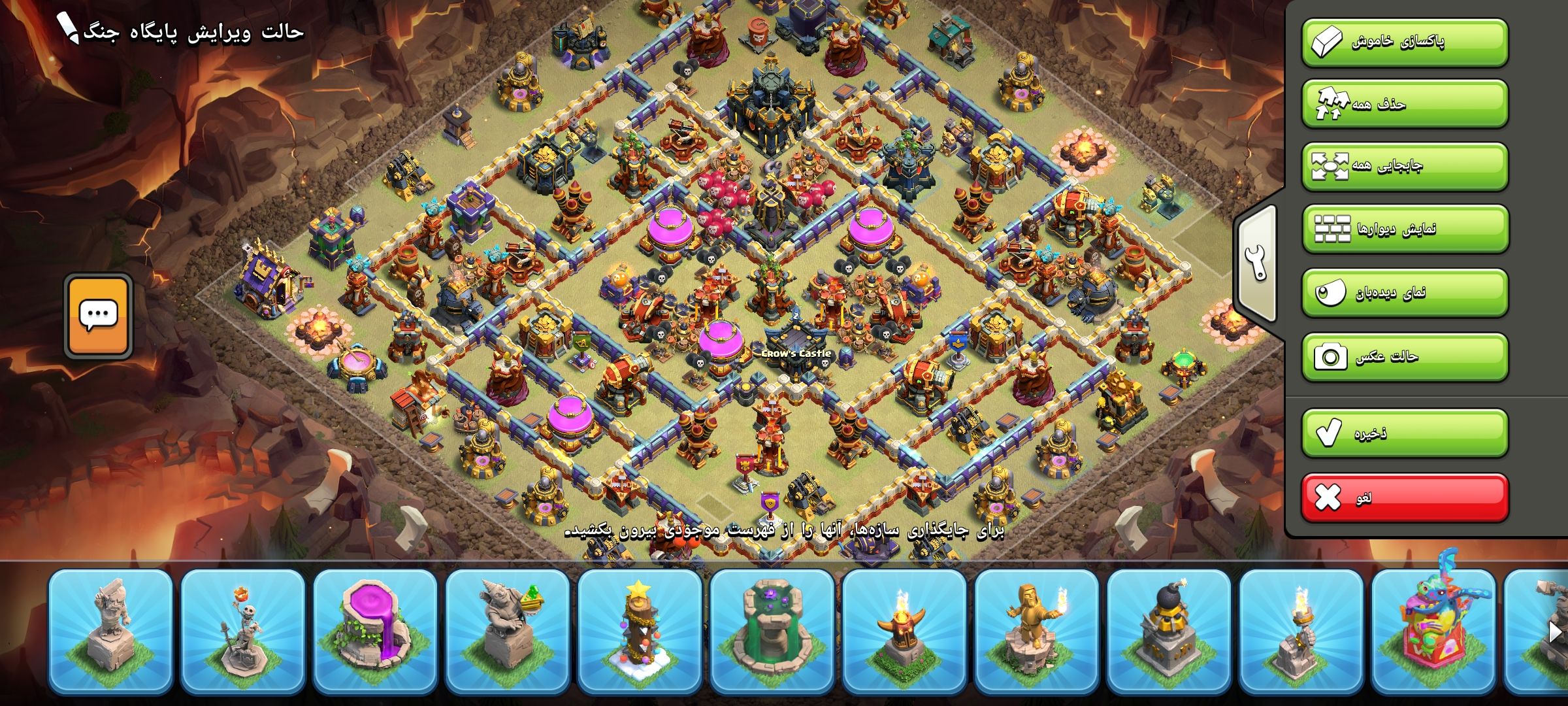The width and height of the screenshot is (1568, 706).
Task: Pick the skeleton with crown statue
Action: tap(243, 631)
